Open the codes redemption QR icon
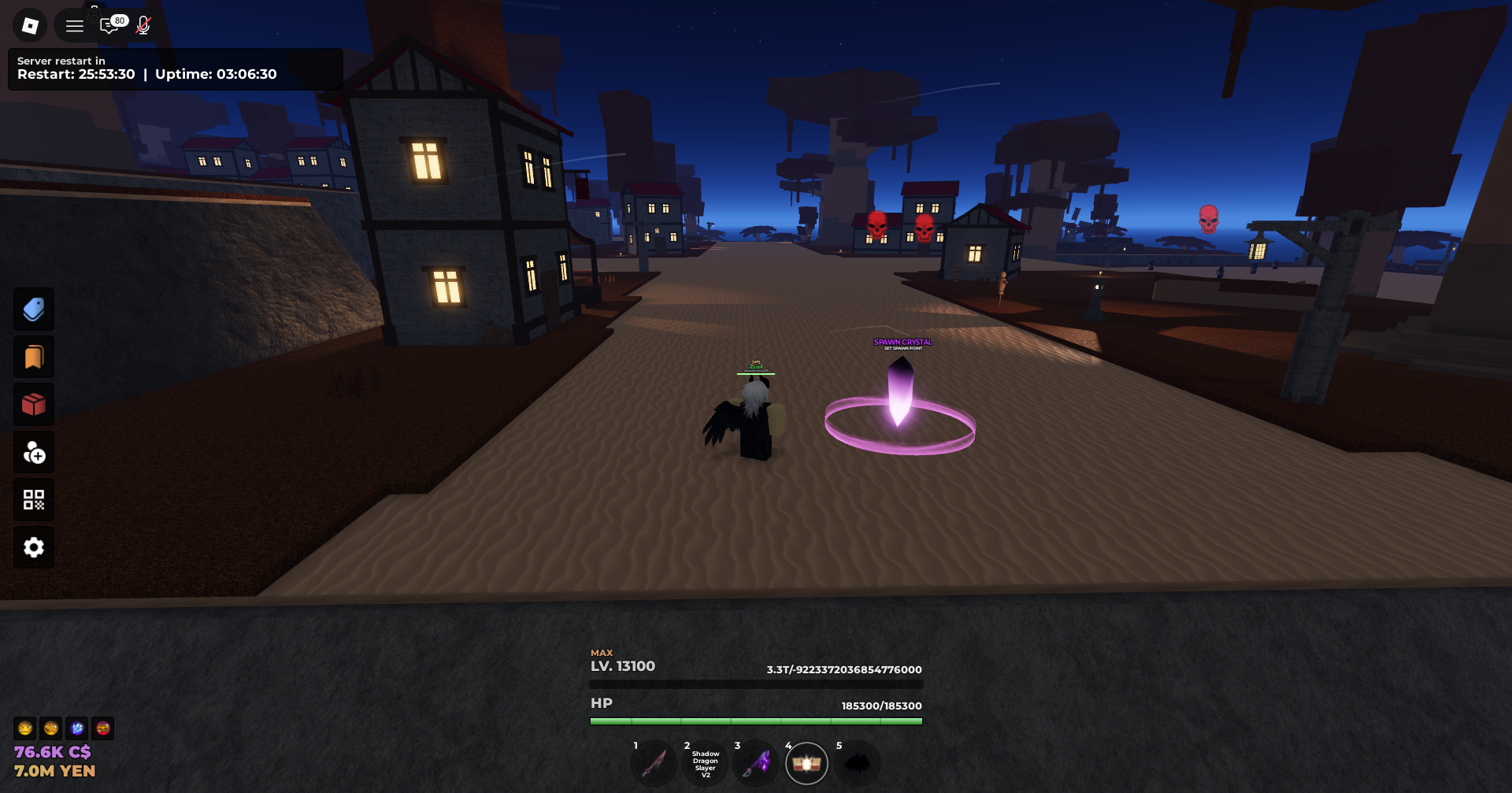The height and width of the screenshot is (793, 1512). tap(33, 499)
